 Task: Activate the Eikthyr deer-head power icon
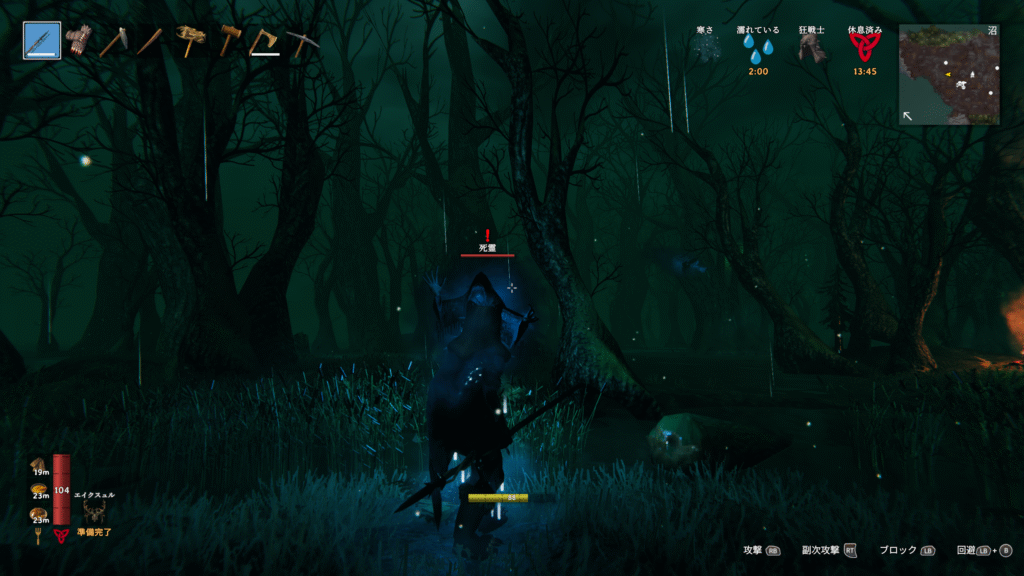pos(95,512)
